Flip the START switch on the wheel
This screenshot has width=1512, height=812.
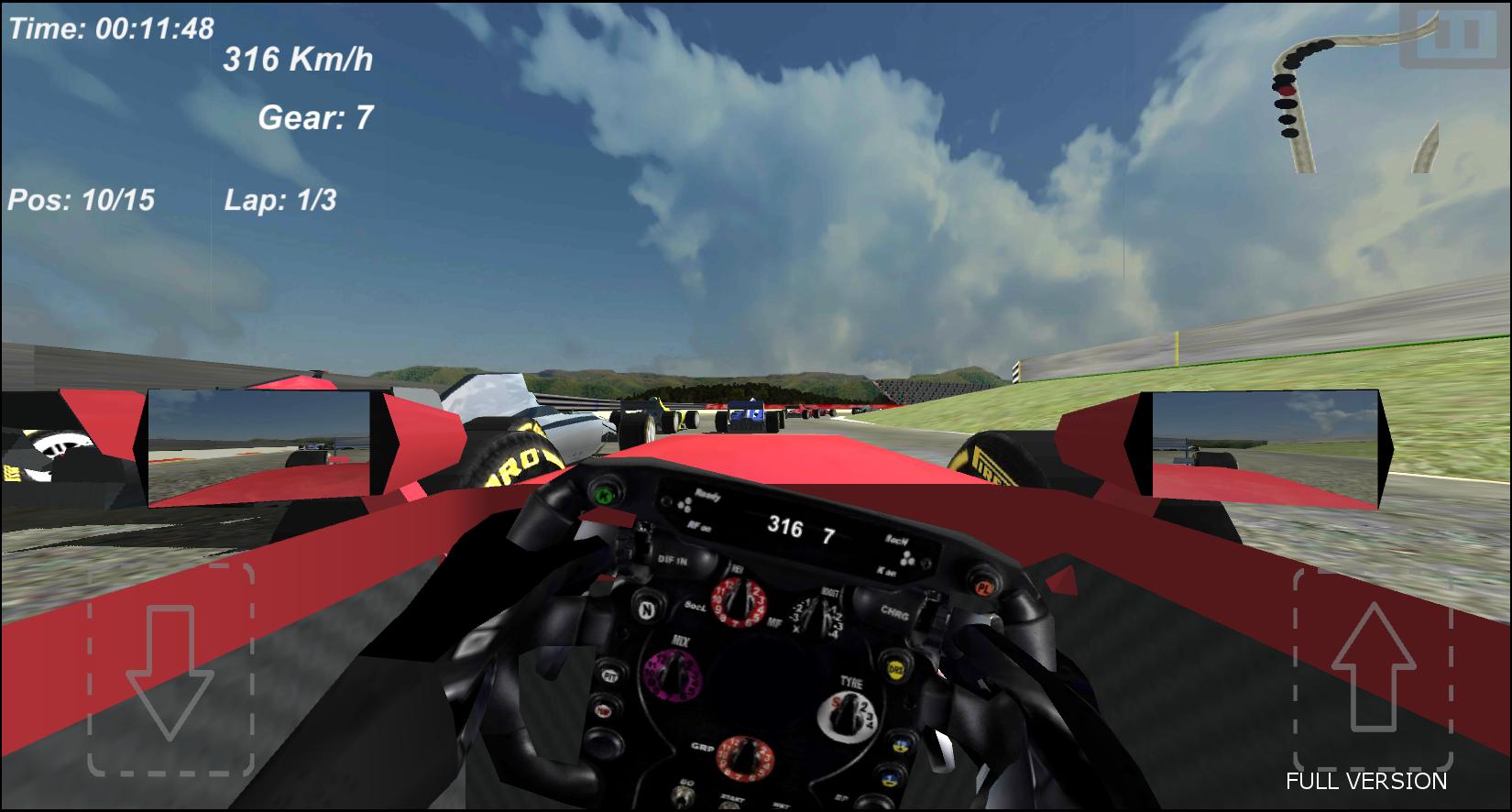click(729, 805)
